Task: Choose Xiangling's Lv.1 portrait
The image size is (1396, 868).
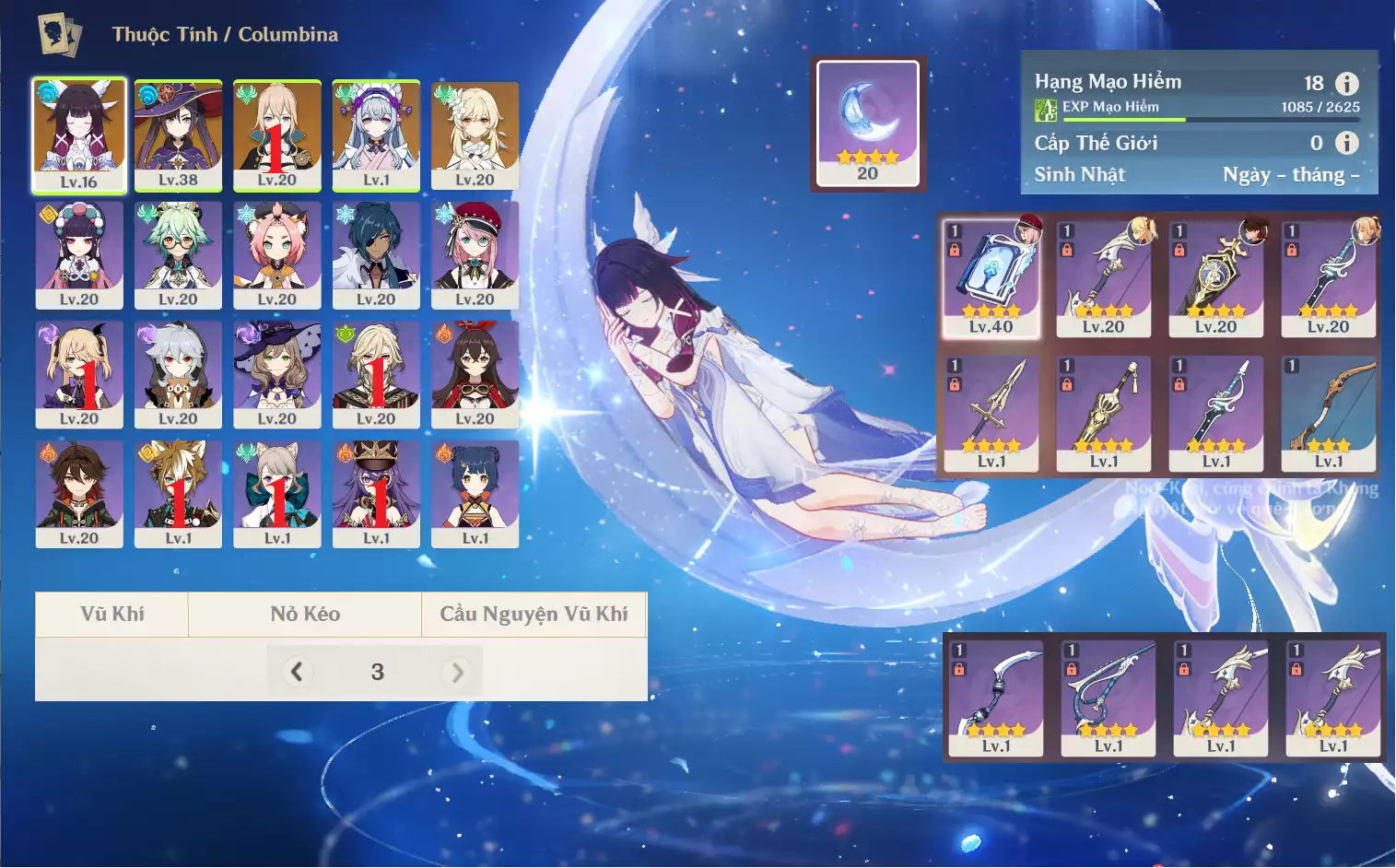Action: tap(475, 493)
